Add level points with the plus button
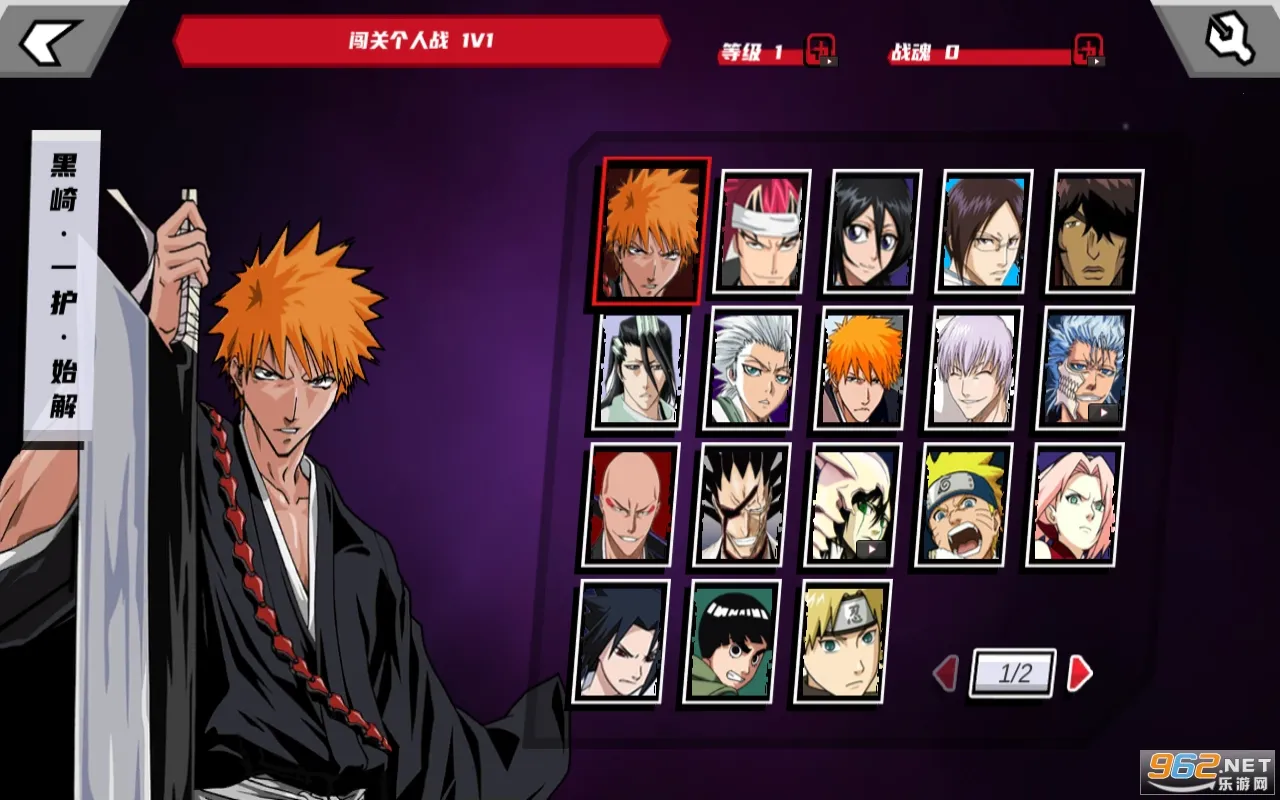This screenshot has height=800, width=1280. coord(820,50)
